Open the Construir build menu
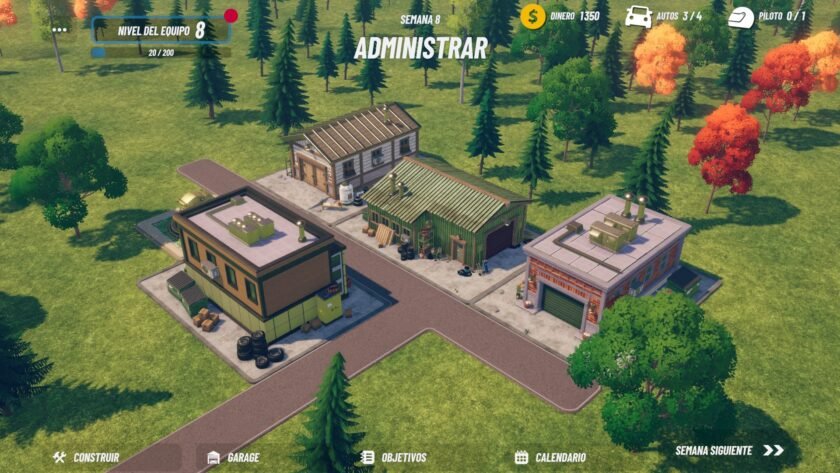840x473 pixels. [86, 457]
